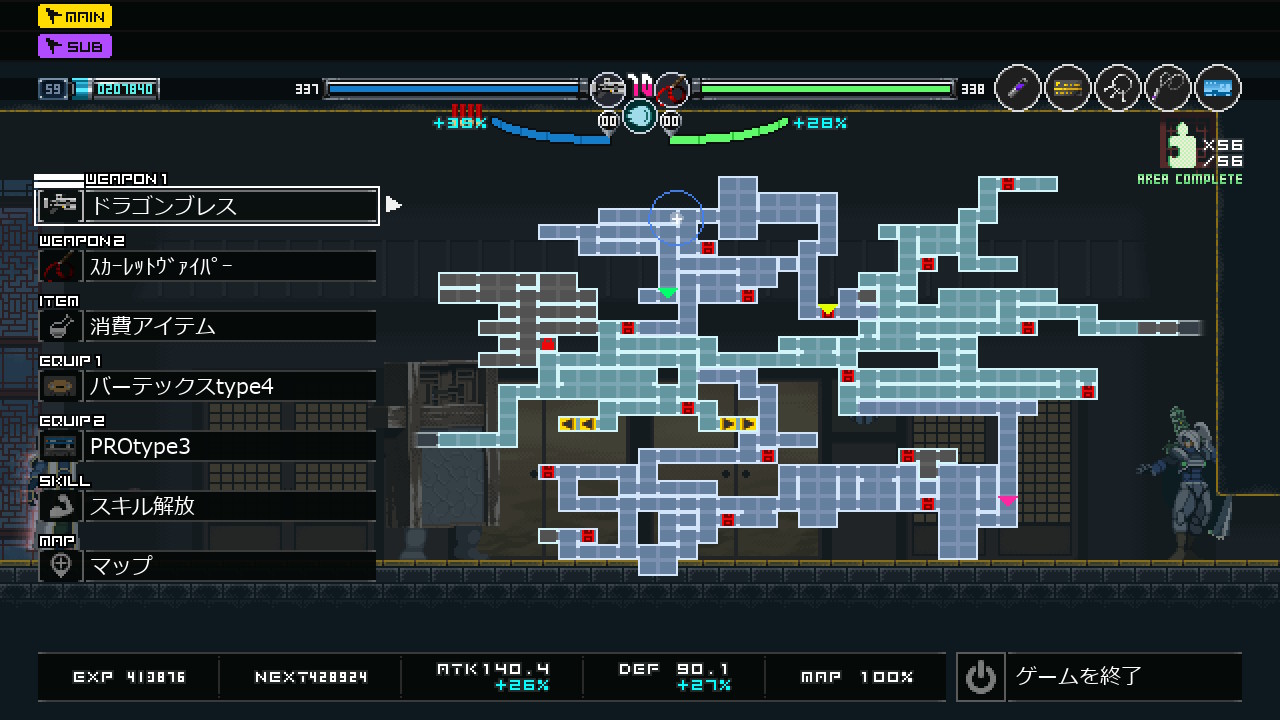Image resolution: width=1280 pixels, height=720 pixels.
Task: Select the purple blade icon in top bar
Action: tap(1018, 89)
